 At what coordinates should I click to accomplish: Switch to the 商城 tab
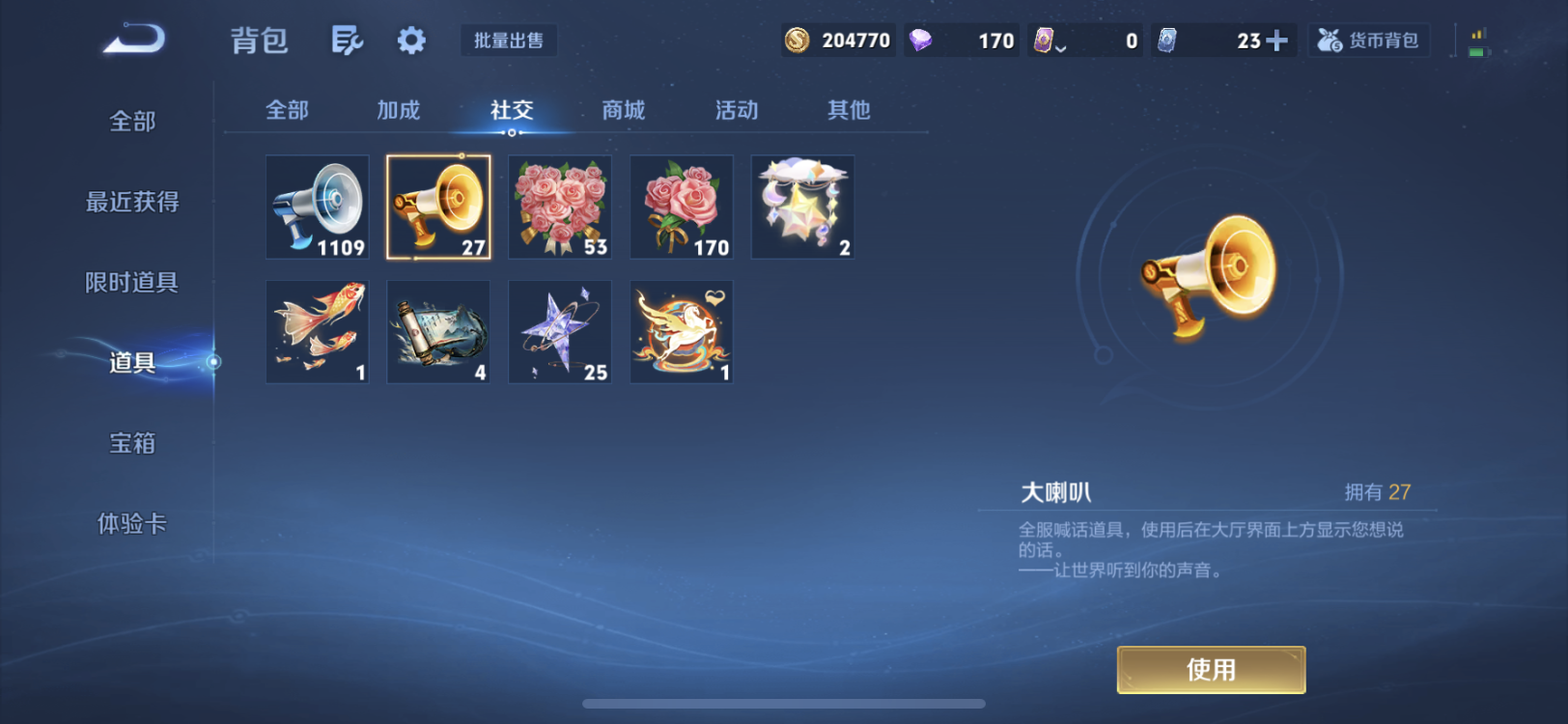(x=622, y=110)
